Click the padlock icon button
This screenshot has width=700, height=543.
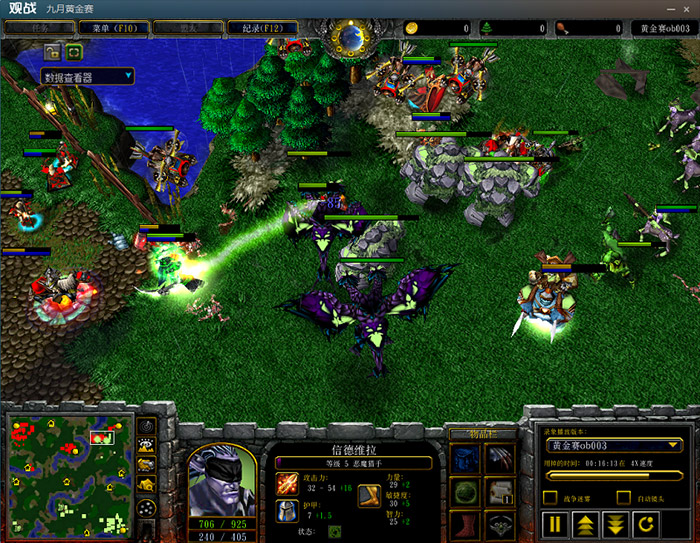pos(52,51)
